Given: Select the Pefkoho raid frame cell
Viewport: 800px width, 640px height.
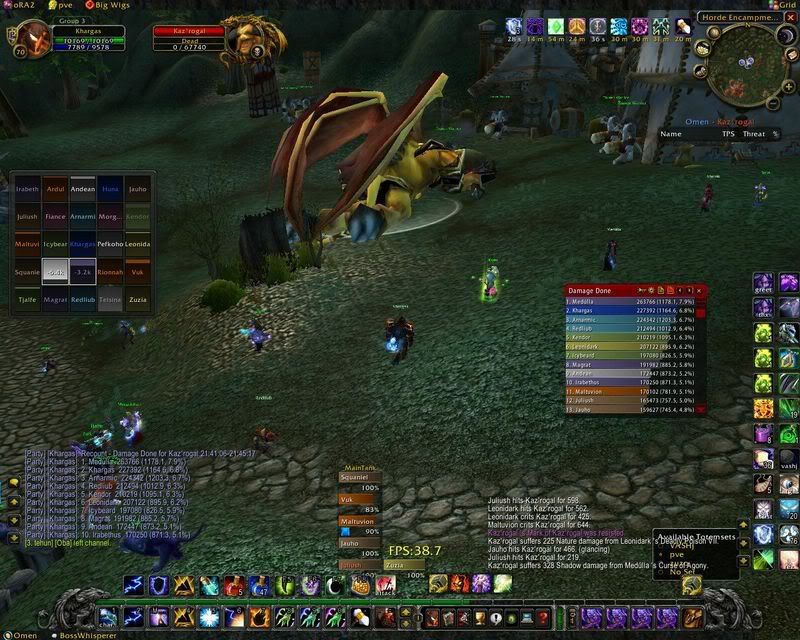Looking at the screenshot, I should [110, 244].
